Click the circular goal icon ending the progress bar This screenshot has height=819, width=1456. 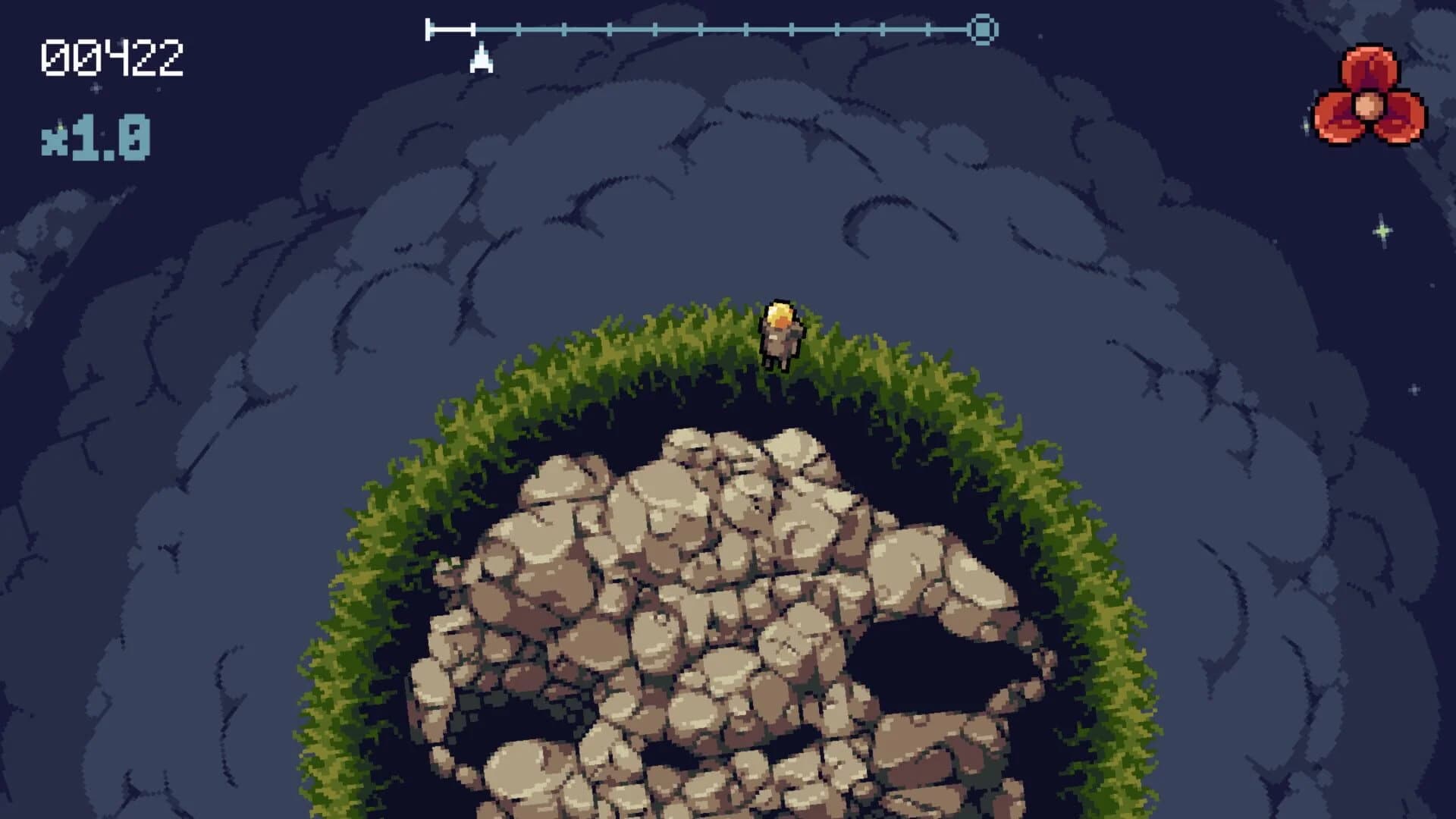point(984,30)
